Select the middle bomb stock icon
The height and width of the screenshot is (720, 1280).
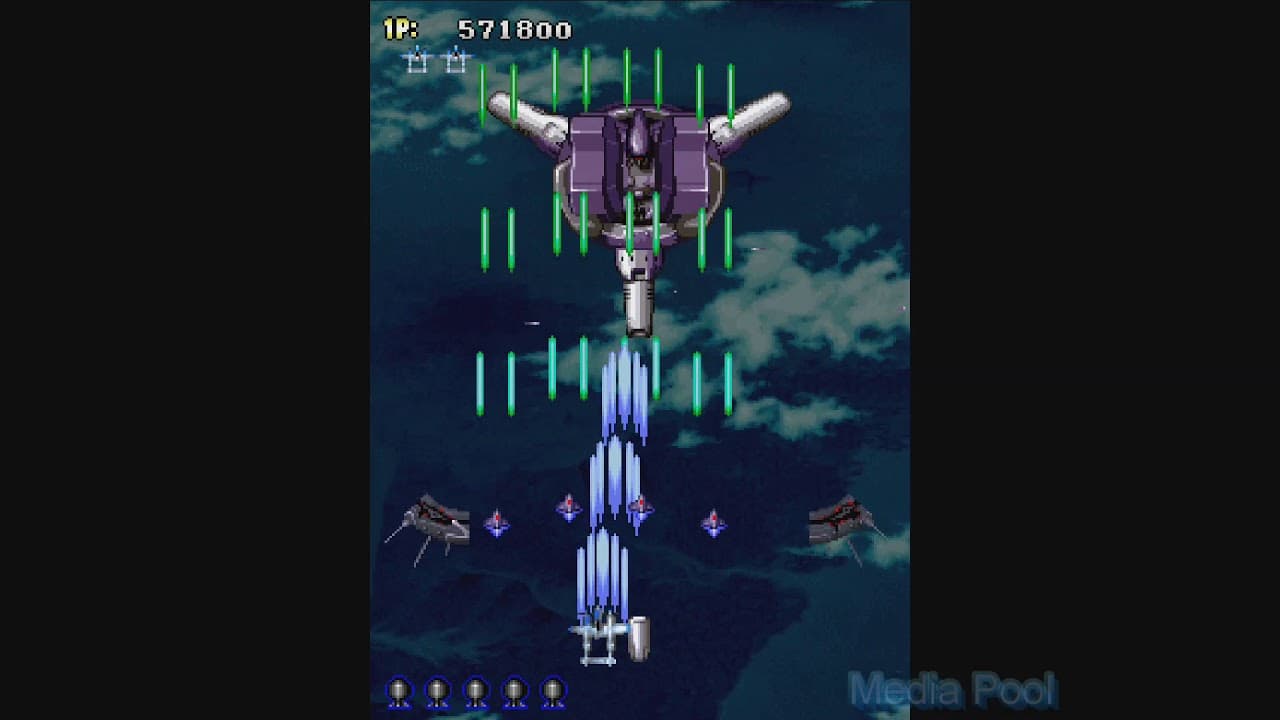click(475, 690)
